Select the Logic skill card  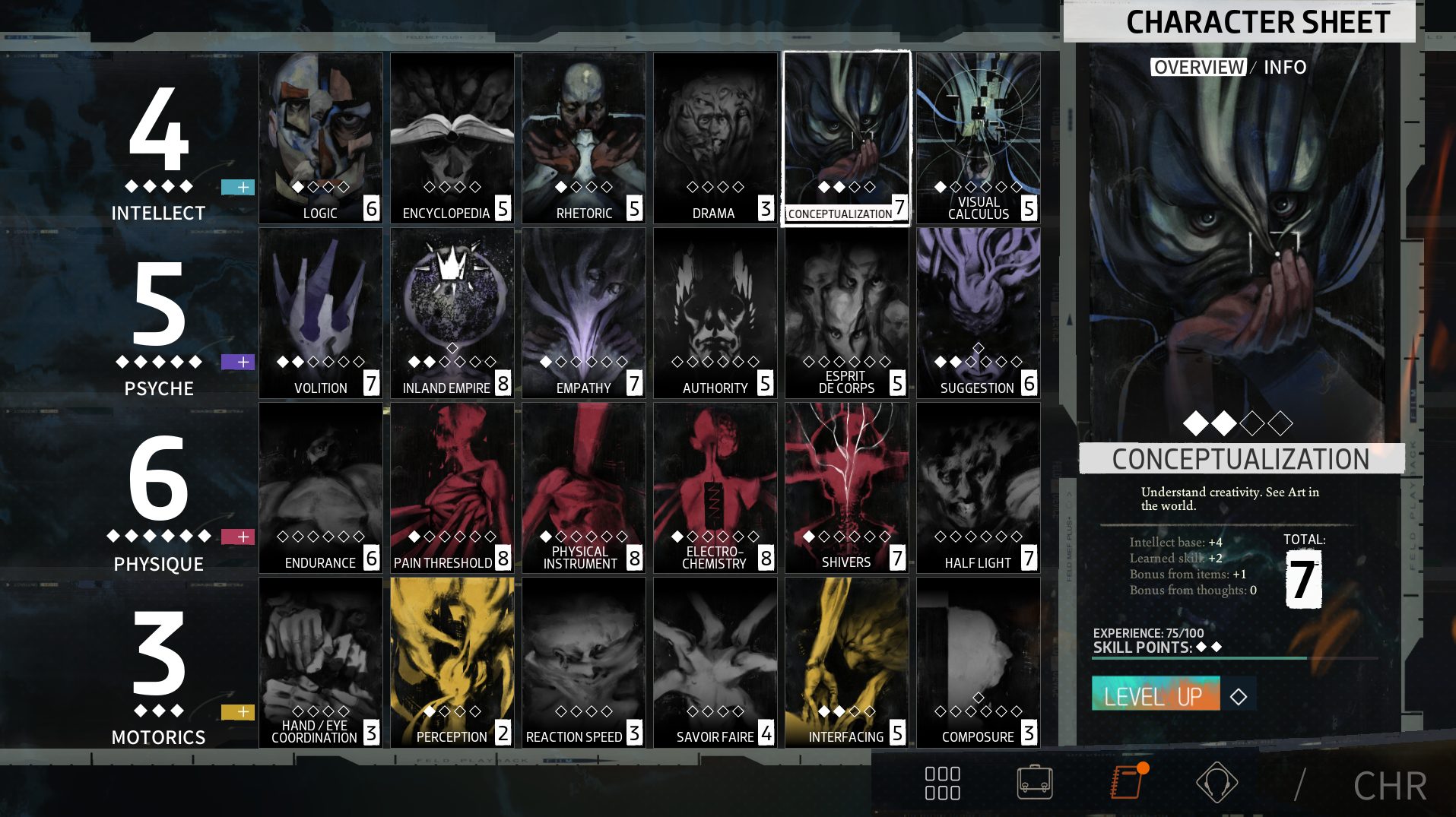tap(320, 138)
